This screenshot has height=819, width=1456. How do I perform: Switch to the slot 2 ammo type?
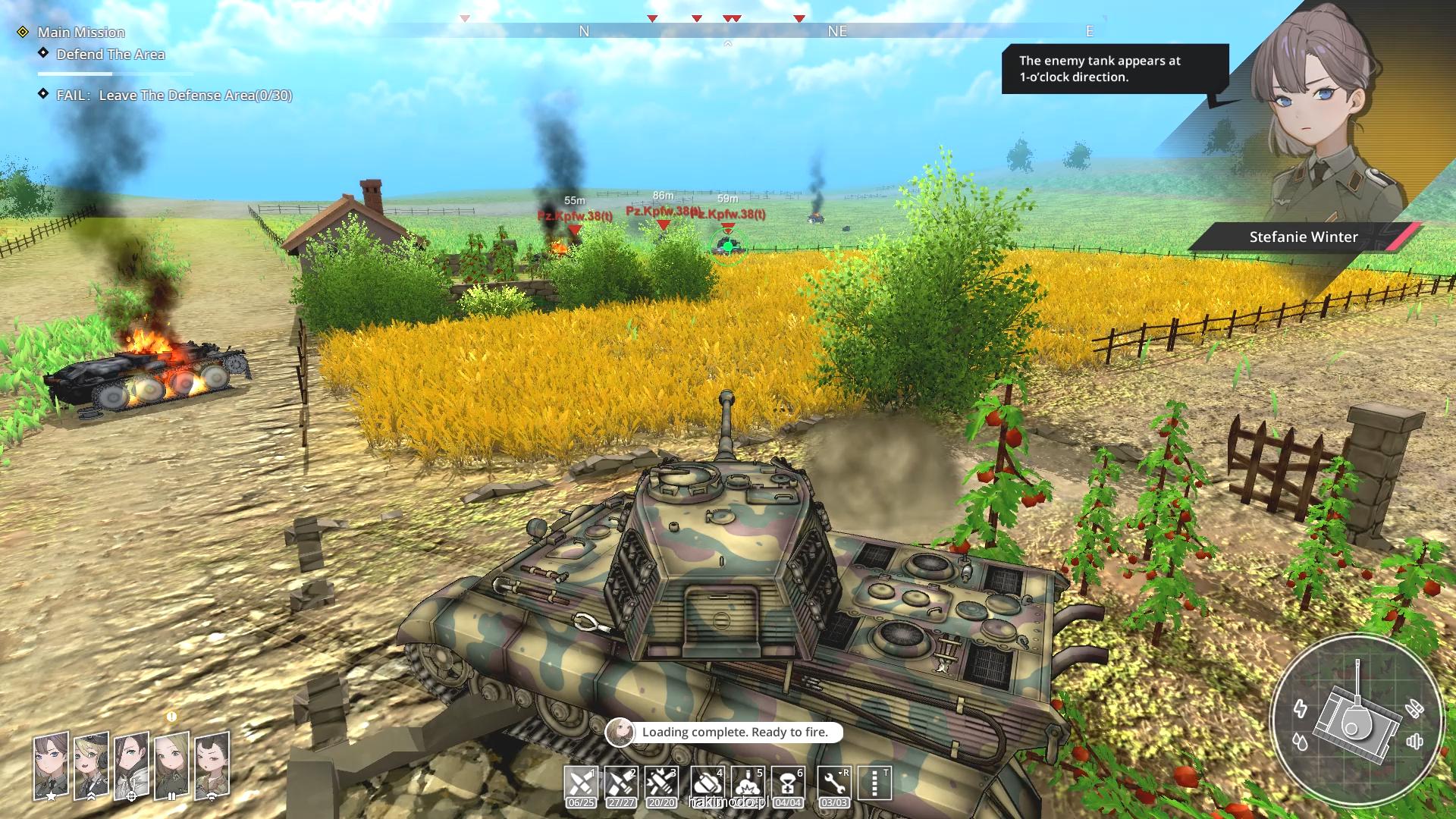coord(621,784)
